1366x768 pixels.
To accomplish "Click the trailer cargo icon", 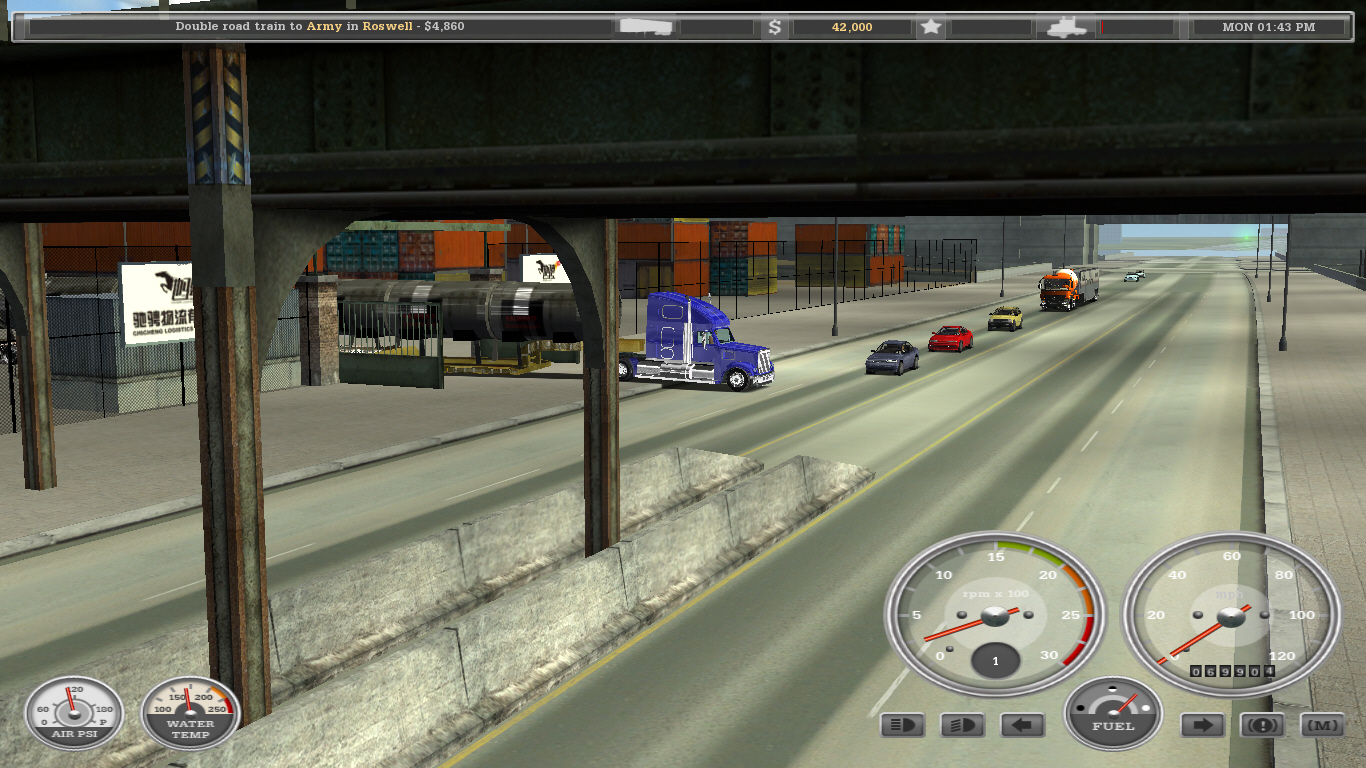I will [x=646, y=27].
